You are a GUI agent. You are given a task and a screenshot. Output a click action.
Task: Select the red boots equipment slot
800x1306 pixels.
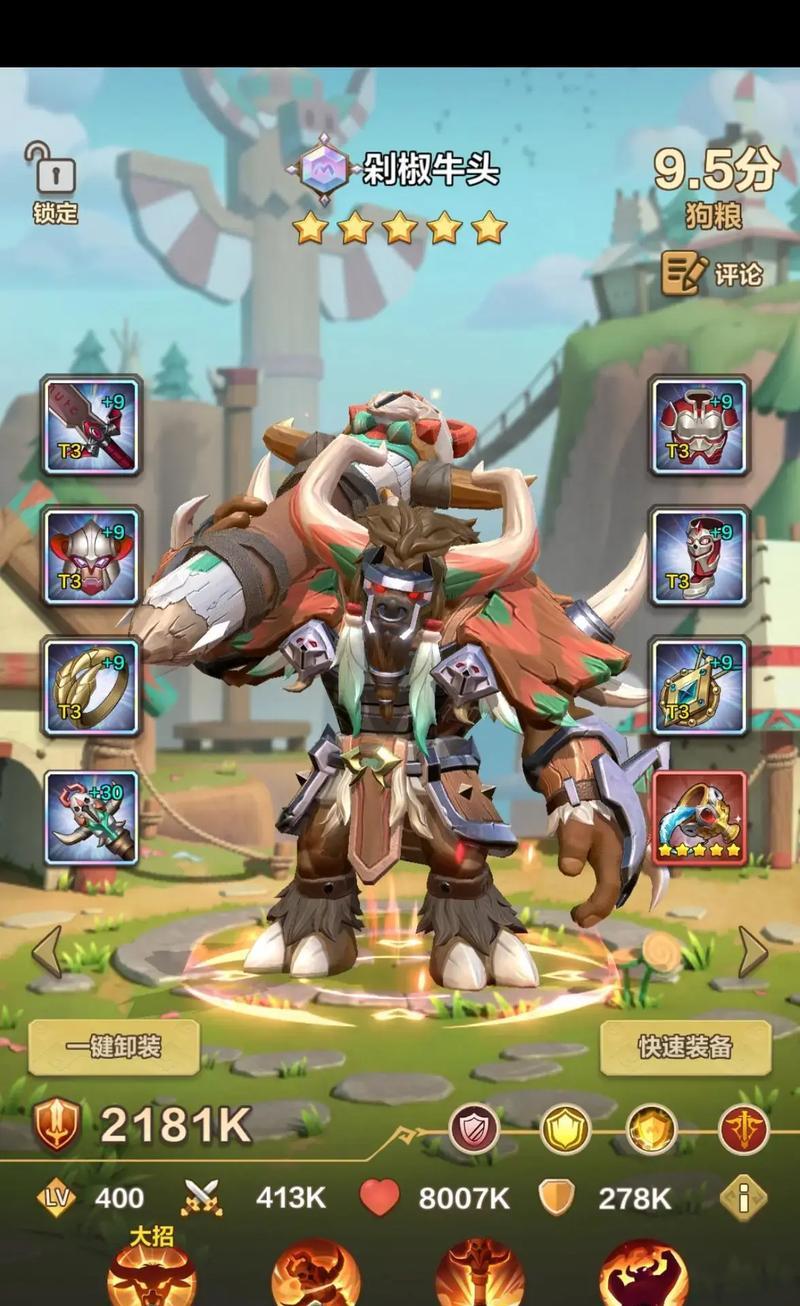(x=700, y=556)
